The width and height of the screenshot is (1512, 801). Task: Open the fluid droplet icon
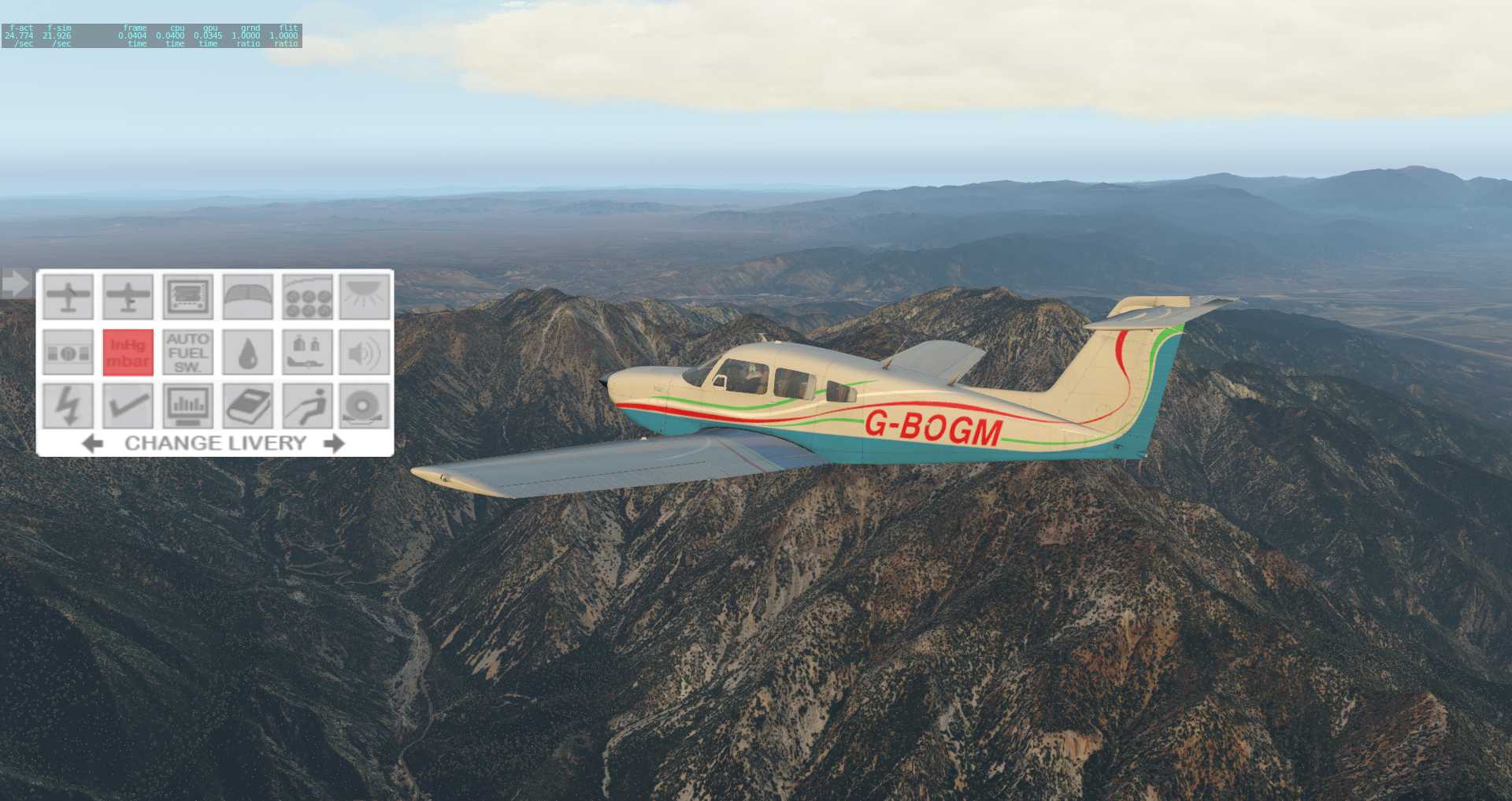pos(247,352)
